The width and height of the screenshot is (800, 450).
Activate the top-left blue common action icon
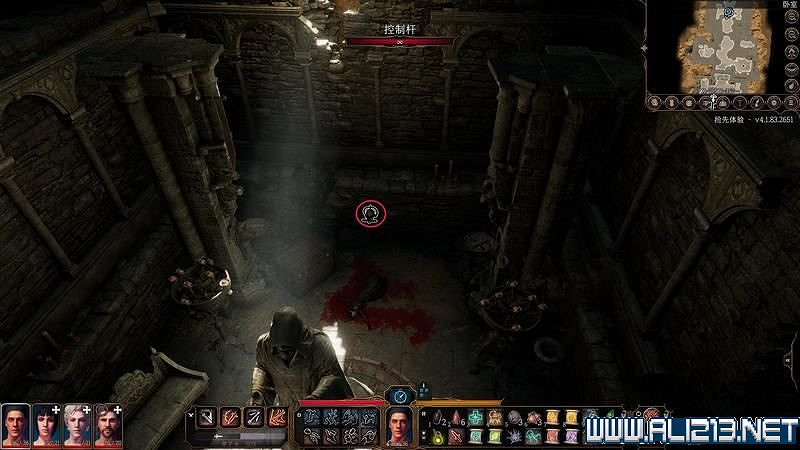311,416
